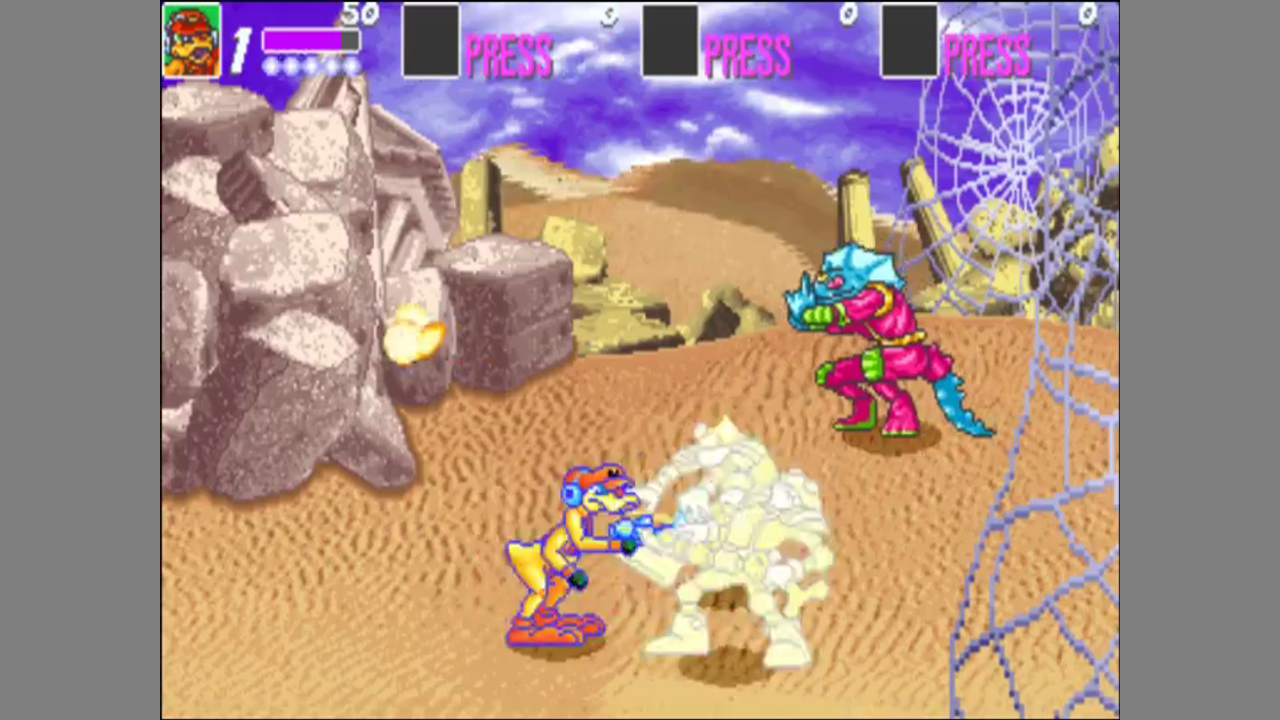1280x720 pixels.
Task: Click the player one character portrait
Action: click(192, 41)
